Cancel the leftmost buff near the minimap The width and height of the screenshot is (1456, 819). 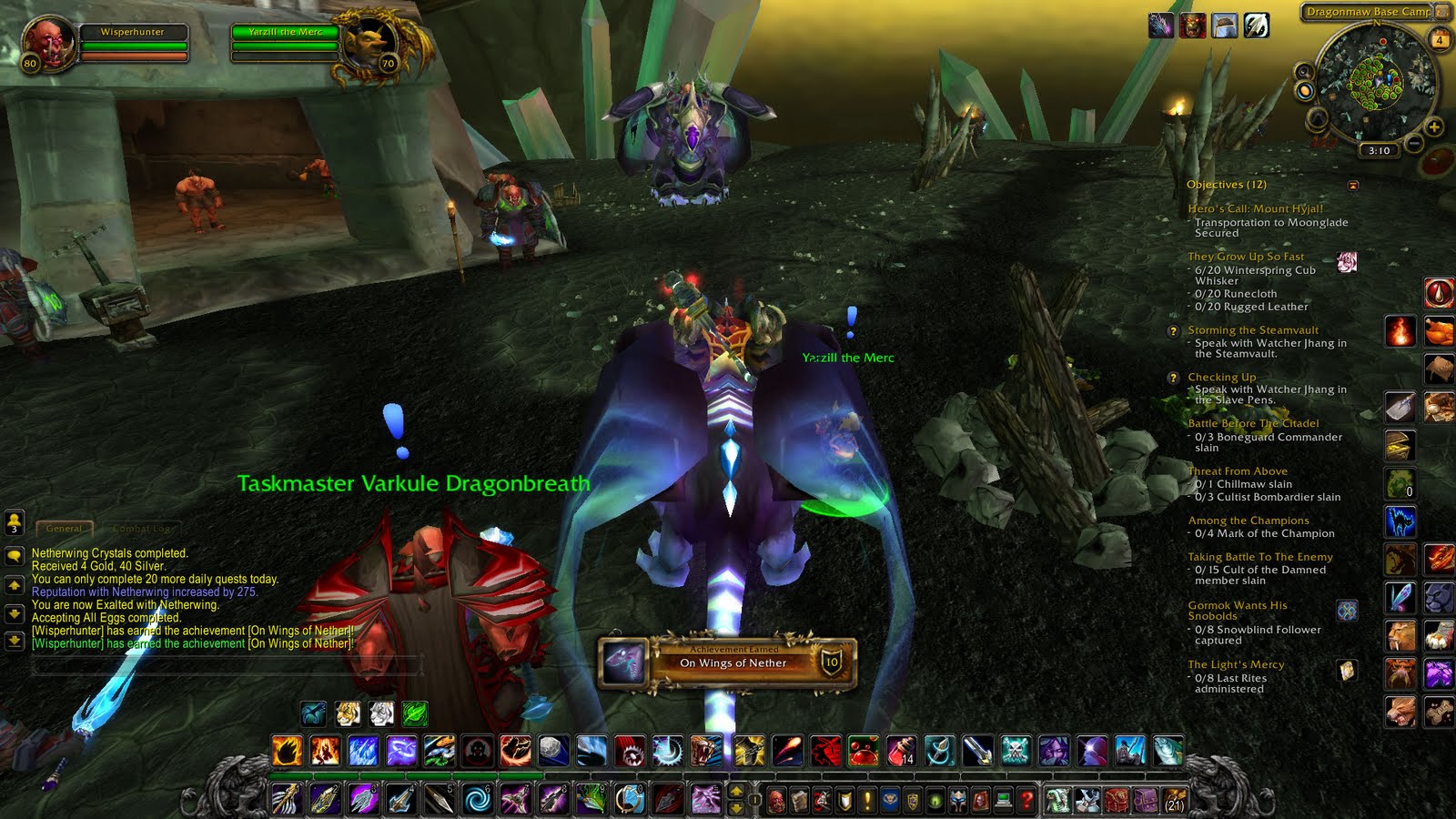pos(1163,25)
